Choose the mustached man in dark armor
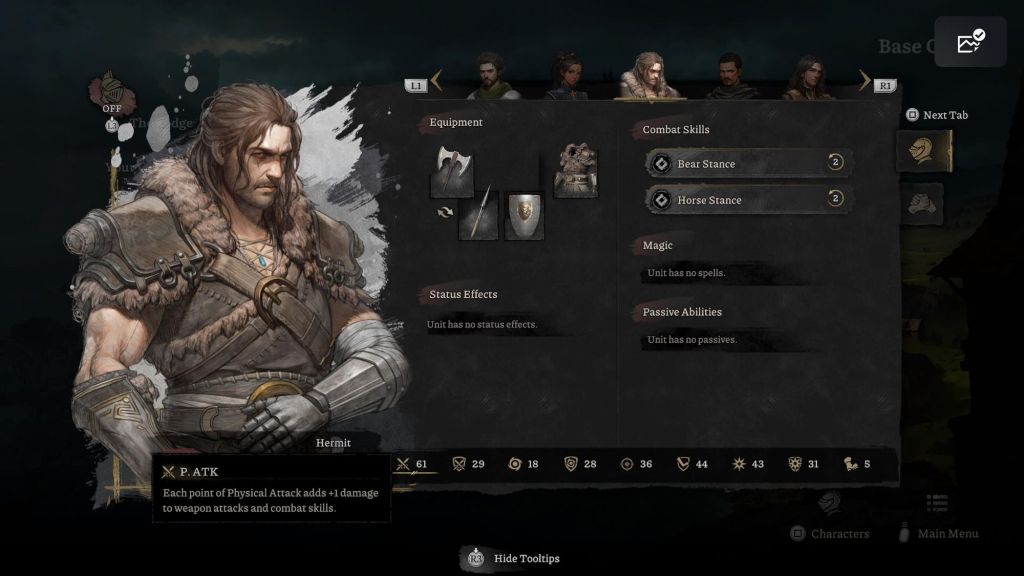 click(x=730, y=78)
